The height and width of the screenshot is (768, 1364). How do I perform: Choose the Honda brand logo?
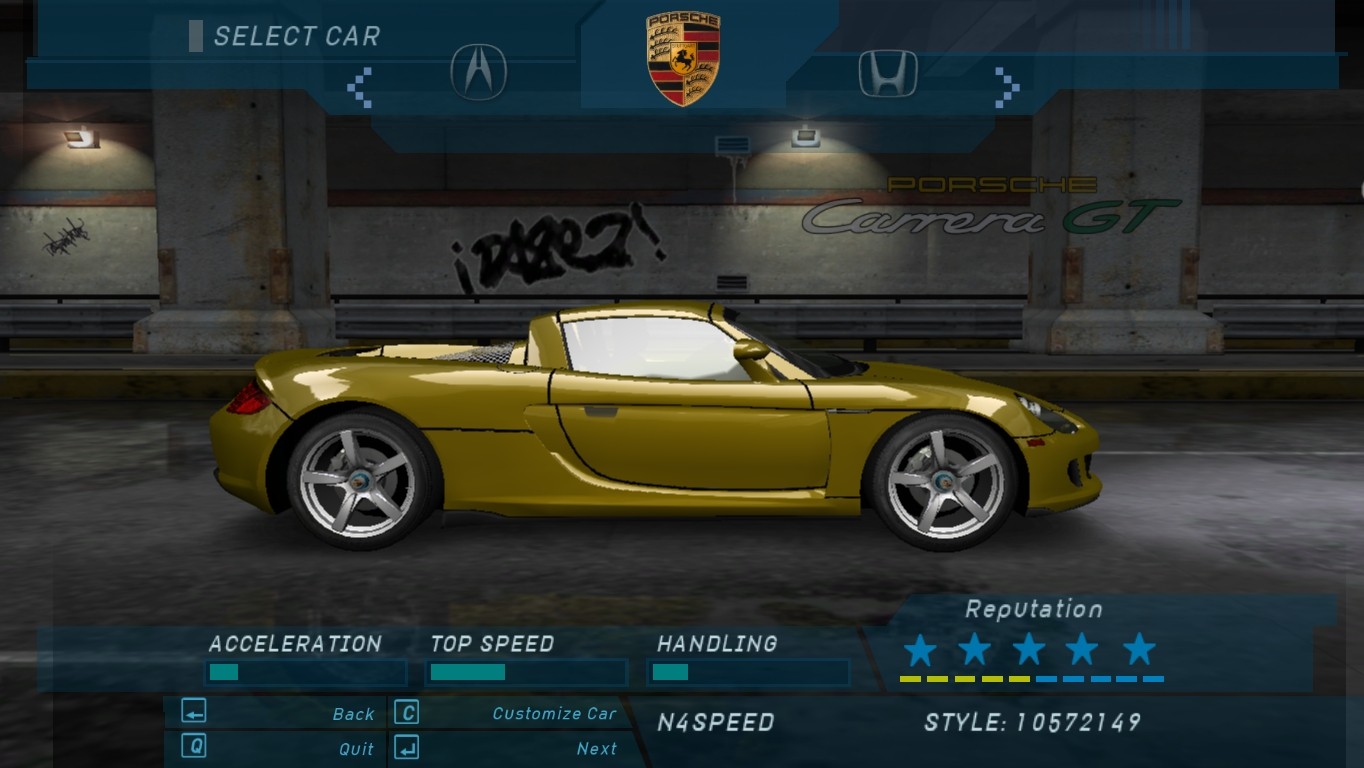click(887, 74)
